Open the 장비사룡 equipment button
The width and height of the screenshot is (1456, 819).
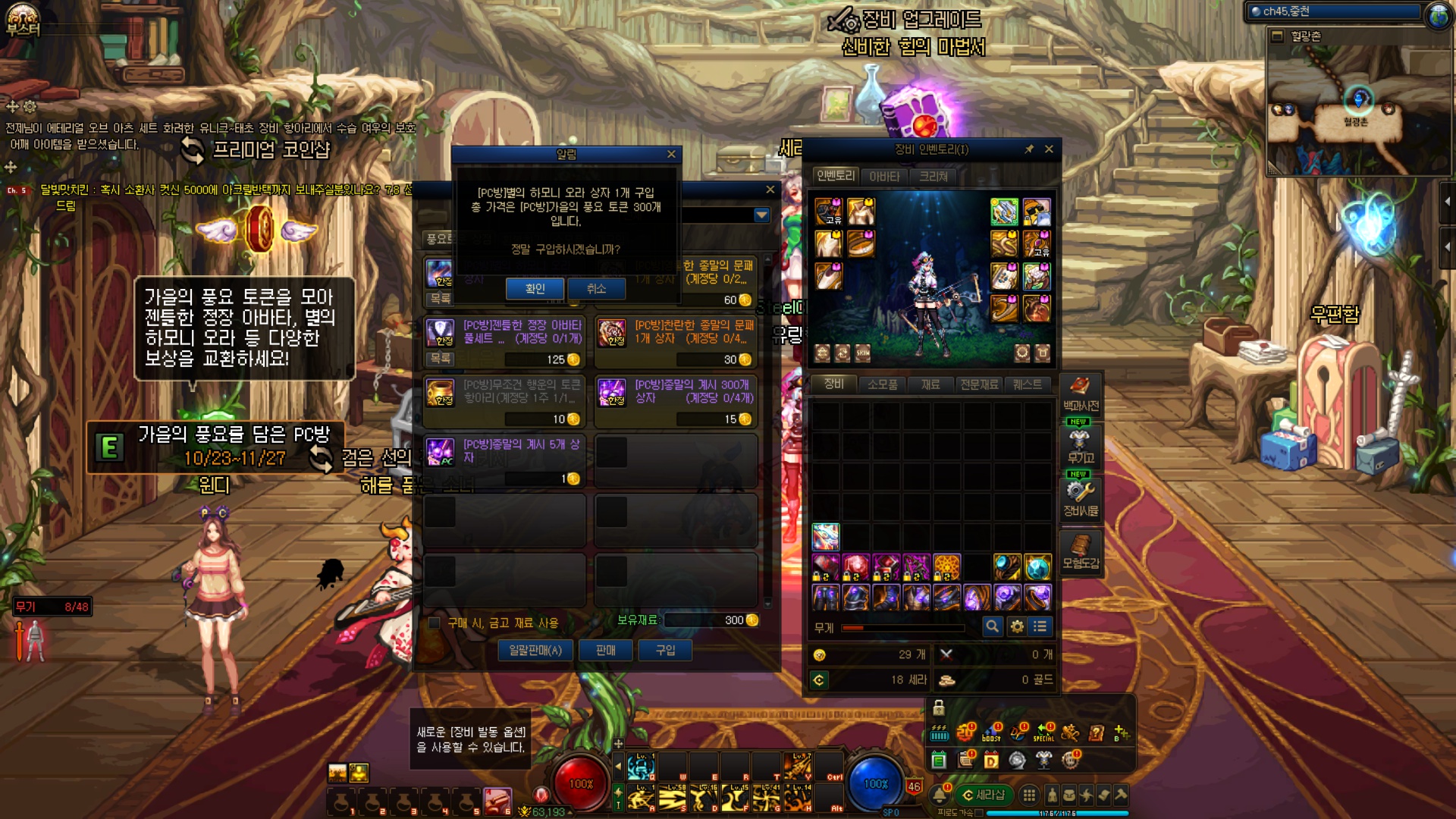(1081, 498)
